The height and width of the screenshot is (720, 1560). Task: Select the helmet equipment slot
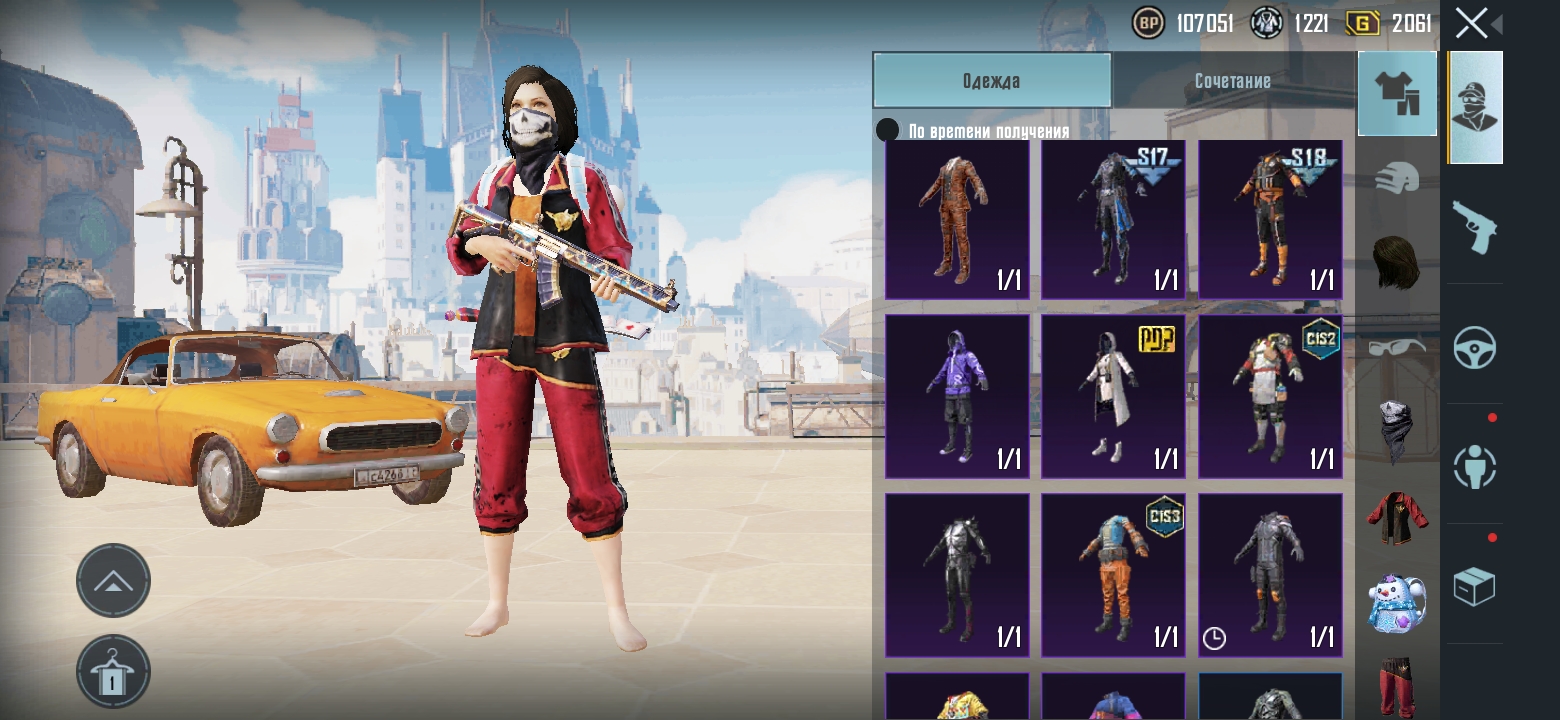(x=1397, y=179)
